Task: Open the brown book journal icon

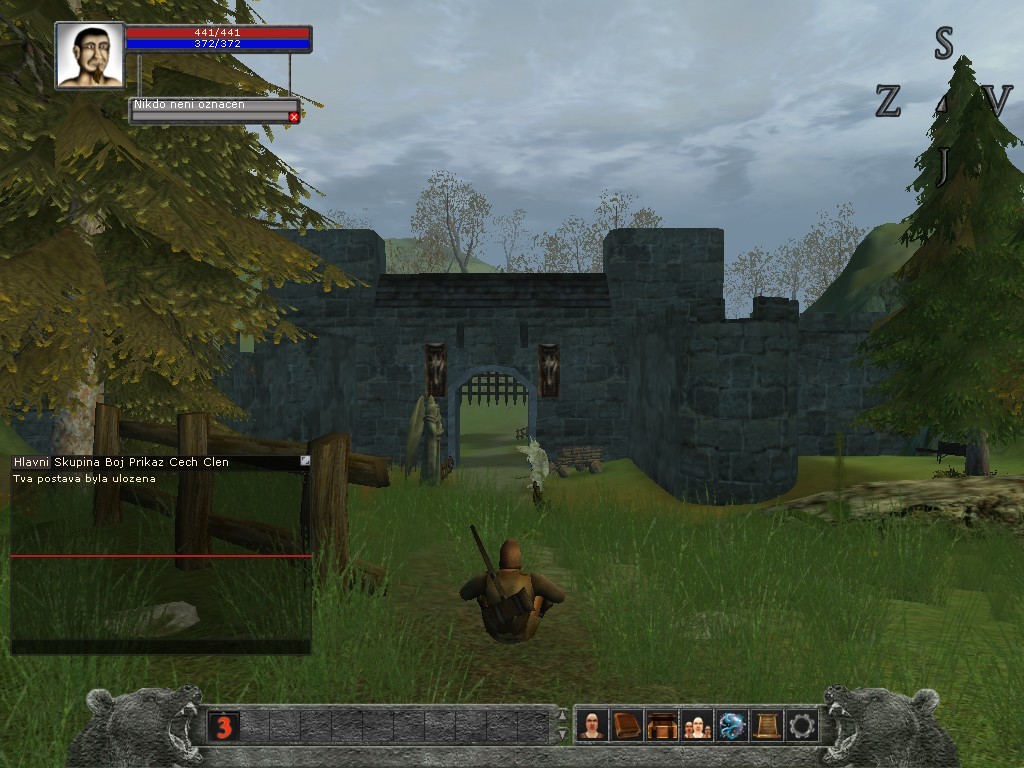Action: click(627, 725)
